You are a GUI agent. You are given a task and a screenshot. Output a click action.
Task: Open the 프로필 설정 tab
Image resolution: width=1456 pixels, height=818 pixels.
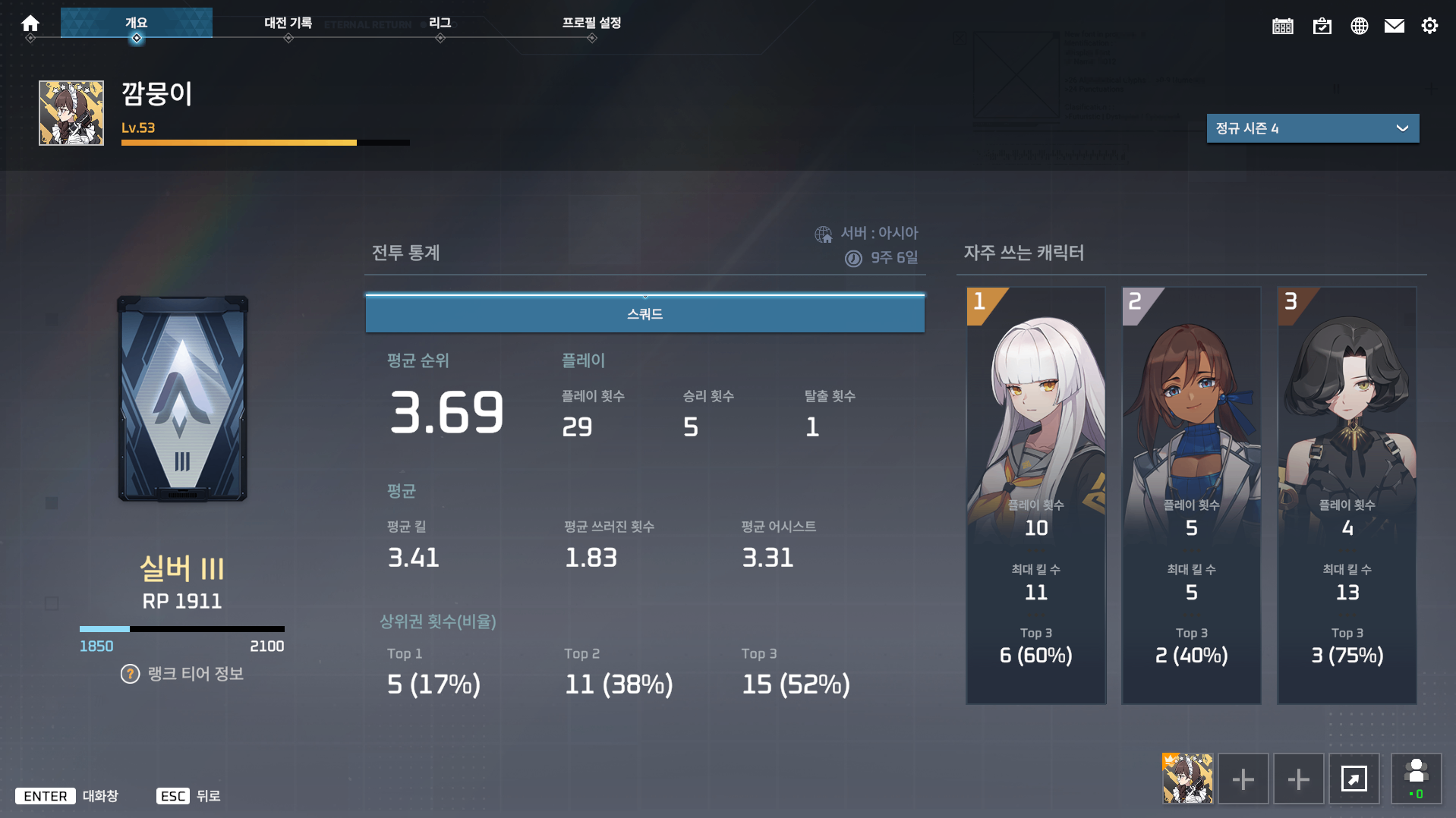[x=591, y=24]
